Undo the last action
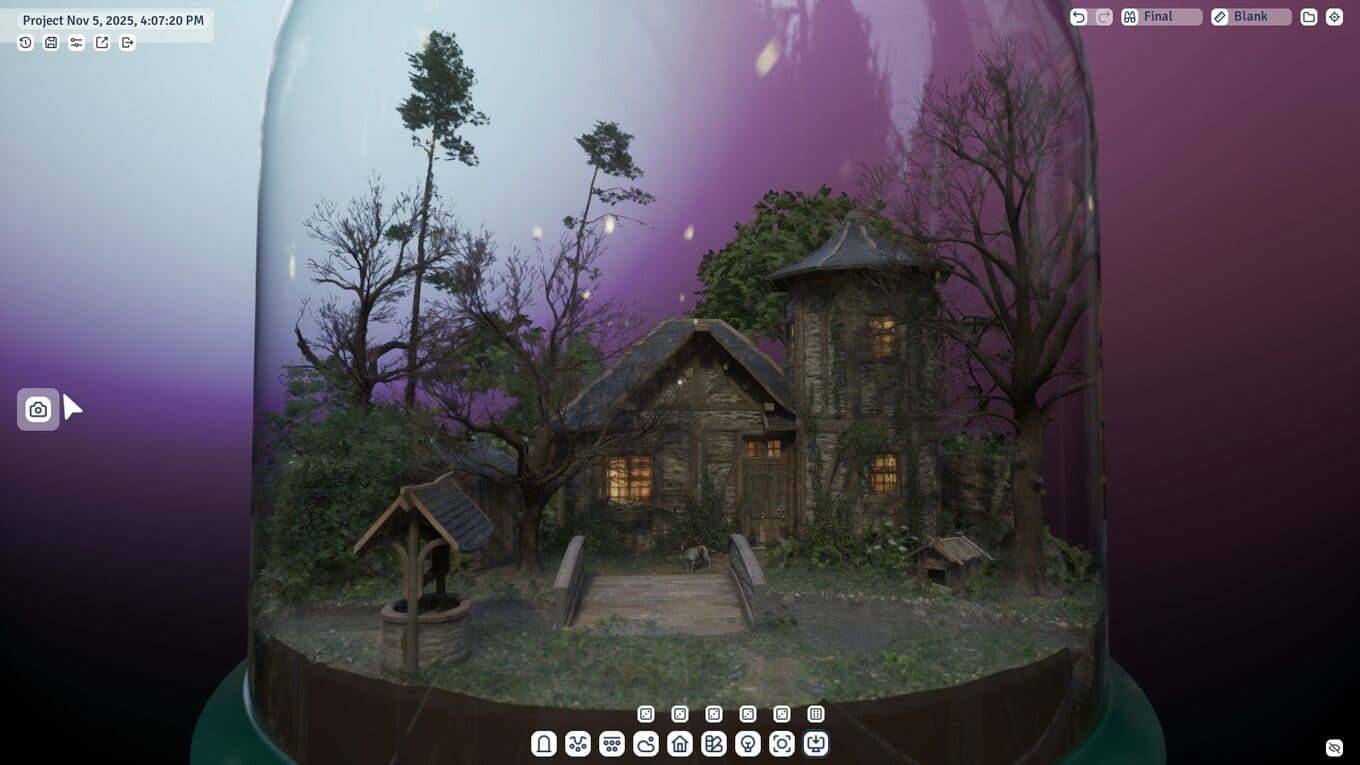The width and height of the screenshot is (1360, 765). (x=1078, y=17)
